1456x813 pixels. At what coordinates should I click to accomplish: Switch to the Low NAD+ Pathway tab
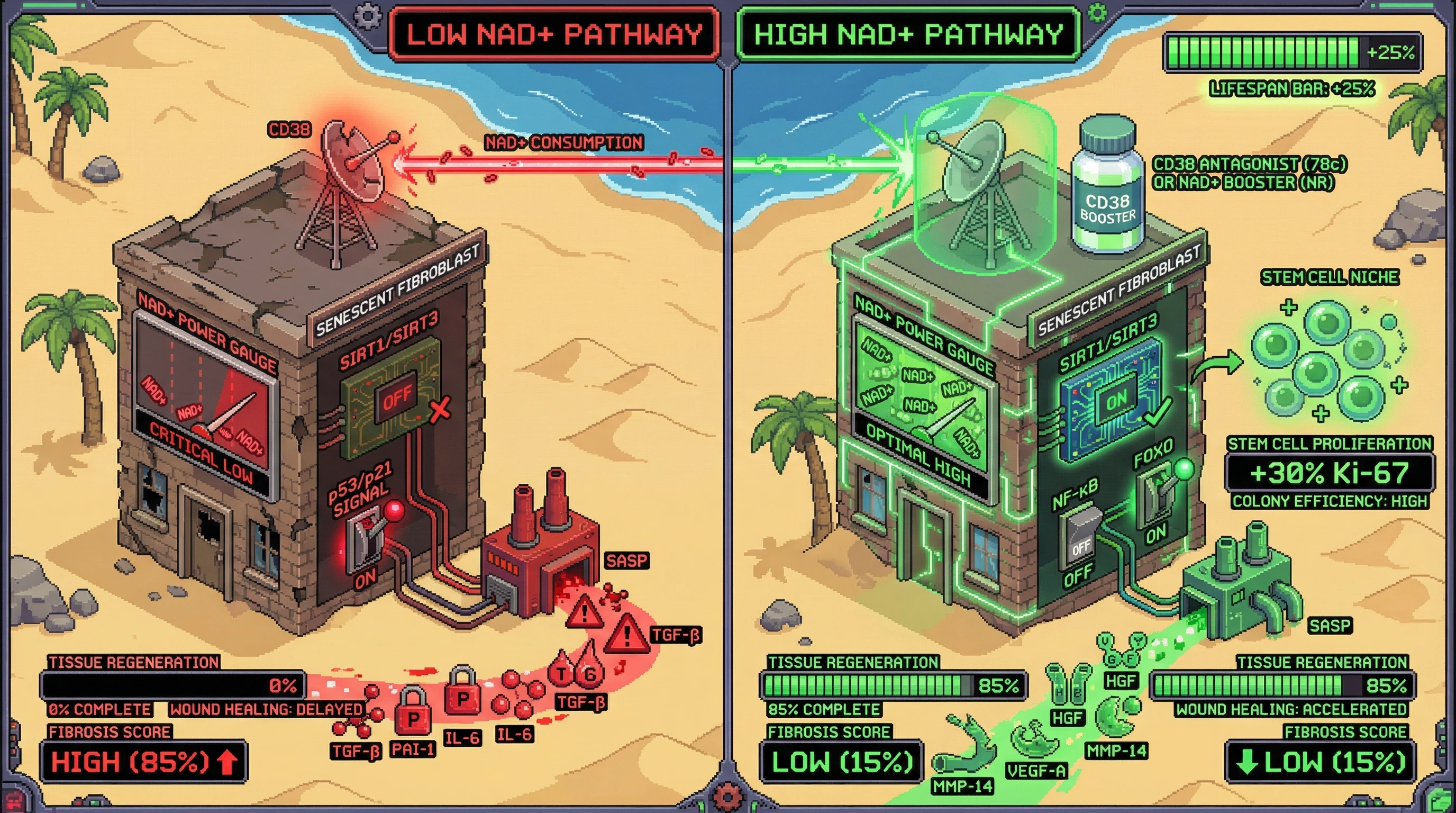554,34
